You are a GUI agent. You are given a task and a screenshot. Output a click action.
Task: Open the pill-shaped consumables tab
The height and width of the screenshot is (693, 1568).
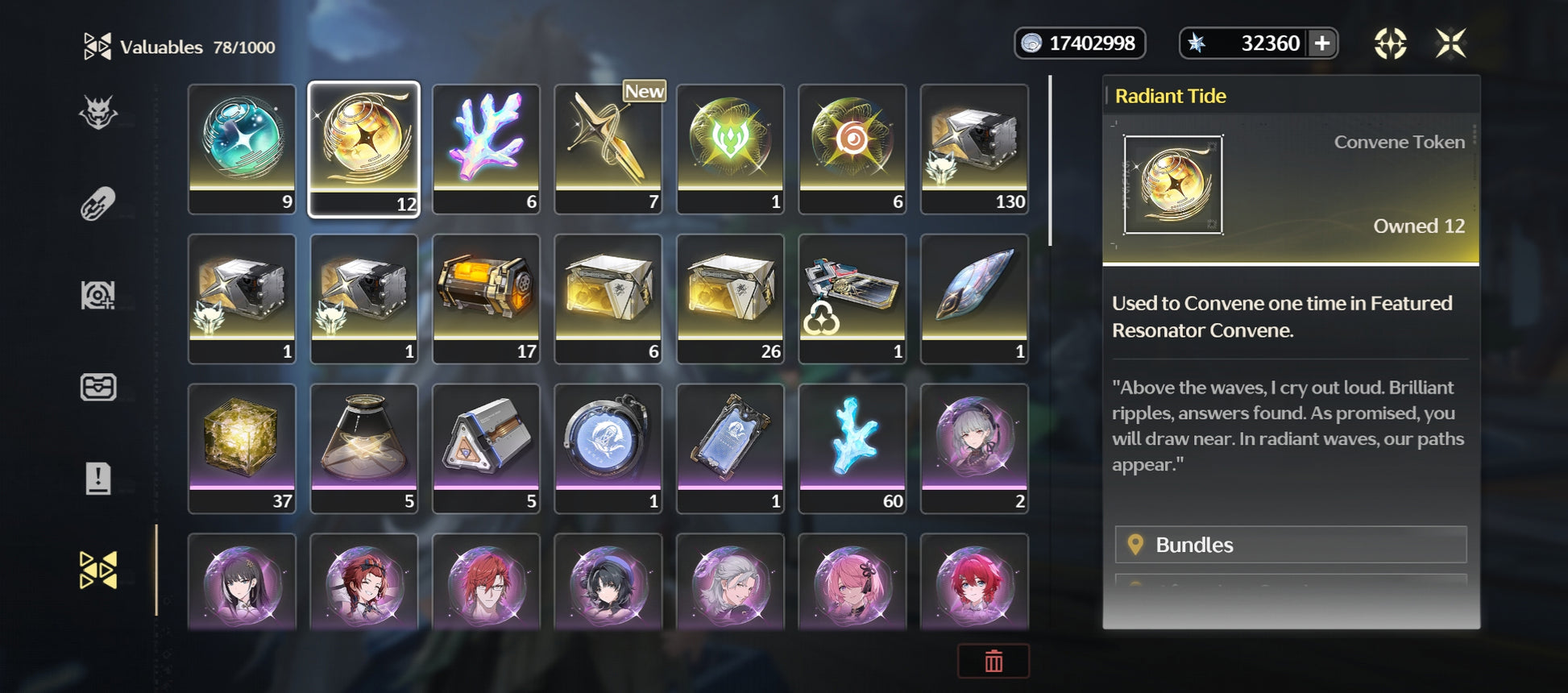(x=98, y=204)
